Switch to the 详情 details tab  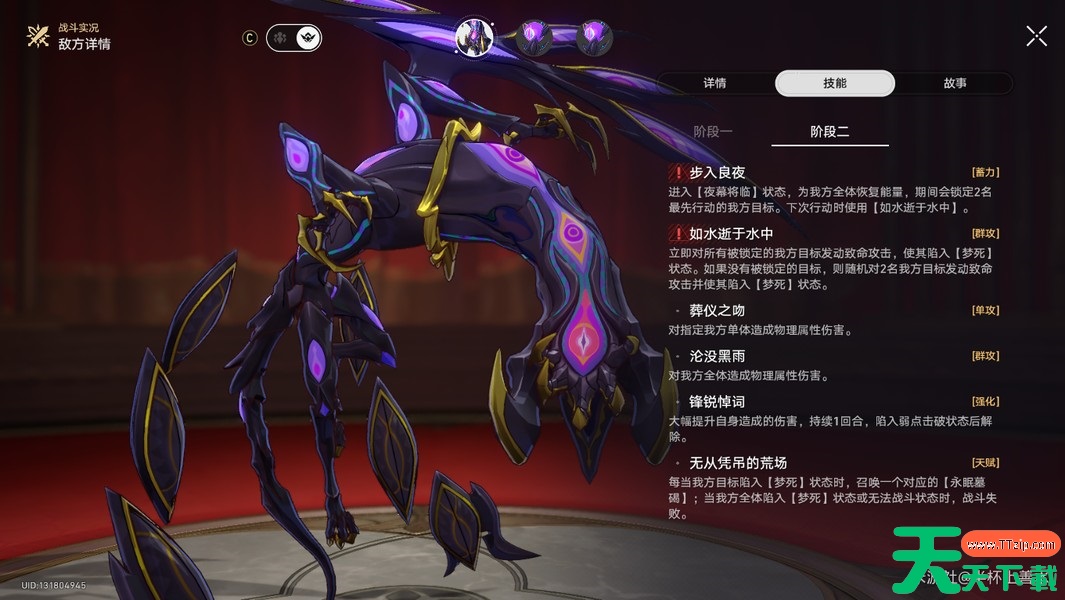click(714, 83)
